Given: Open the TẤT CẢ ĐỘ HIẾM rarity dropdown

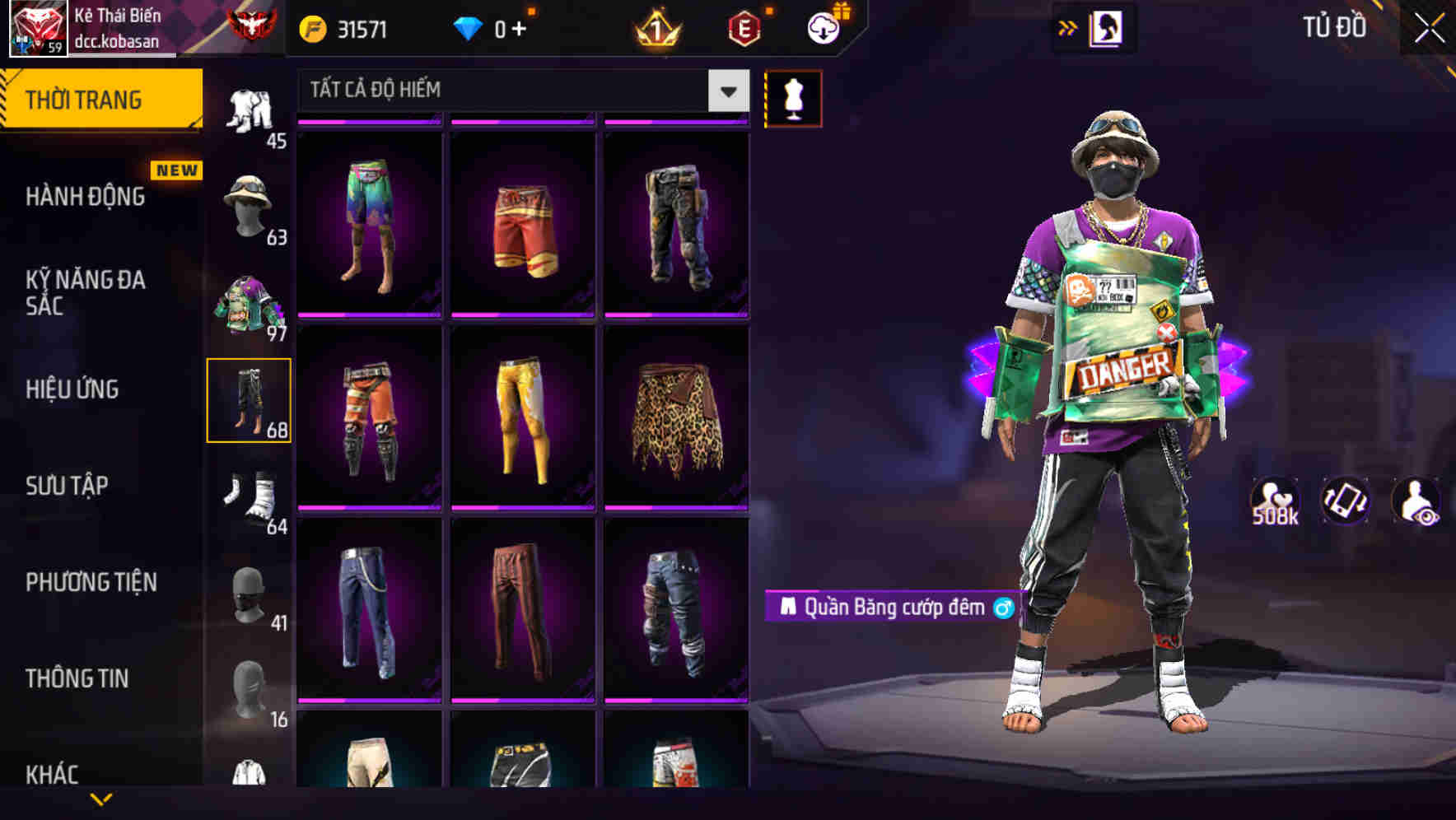Looking at the screenshot, I should click(x=519, y=89).
